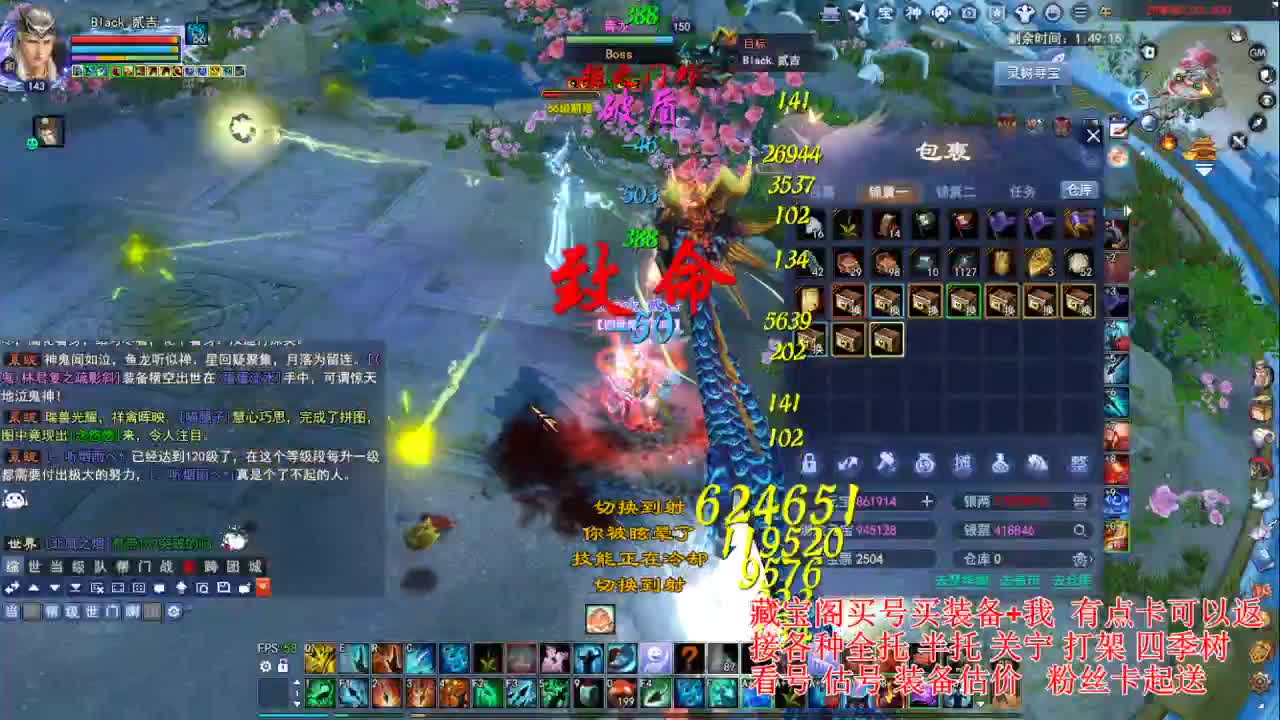Open the magnifier search icon next to 银票
This screenshot has width=1280, height=720.
[1079, 529]
